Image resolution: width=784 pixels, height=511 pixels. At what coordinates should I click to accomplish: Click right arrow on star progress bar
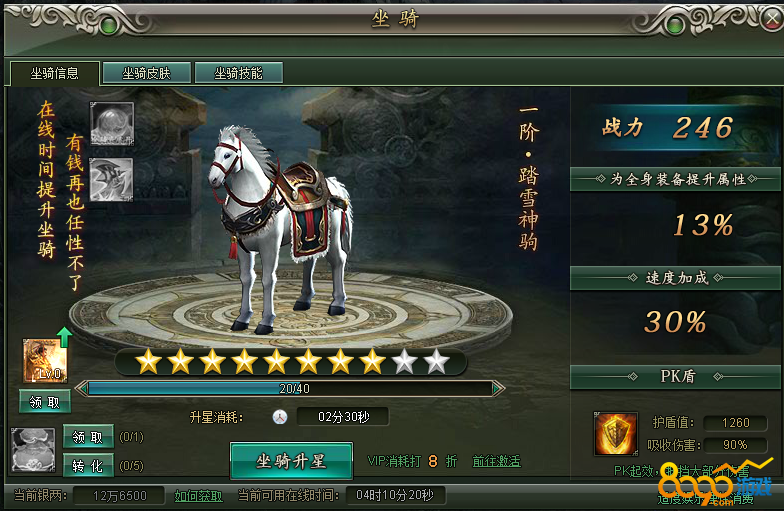[498, 388]
